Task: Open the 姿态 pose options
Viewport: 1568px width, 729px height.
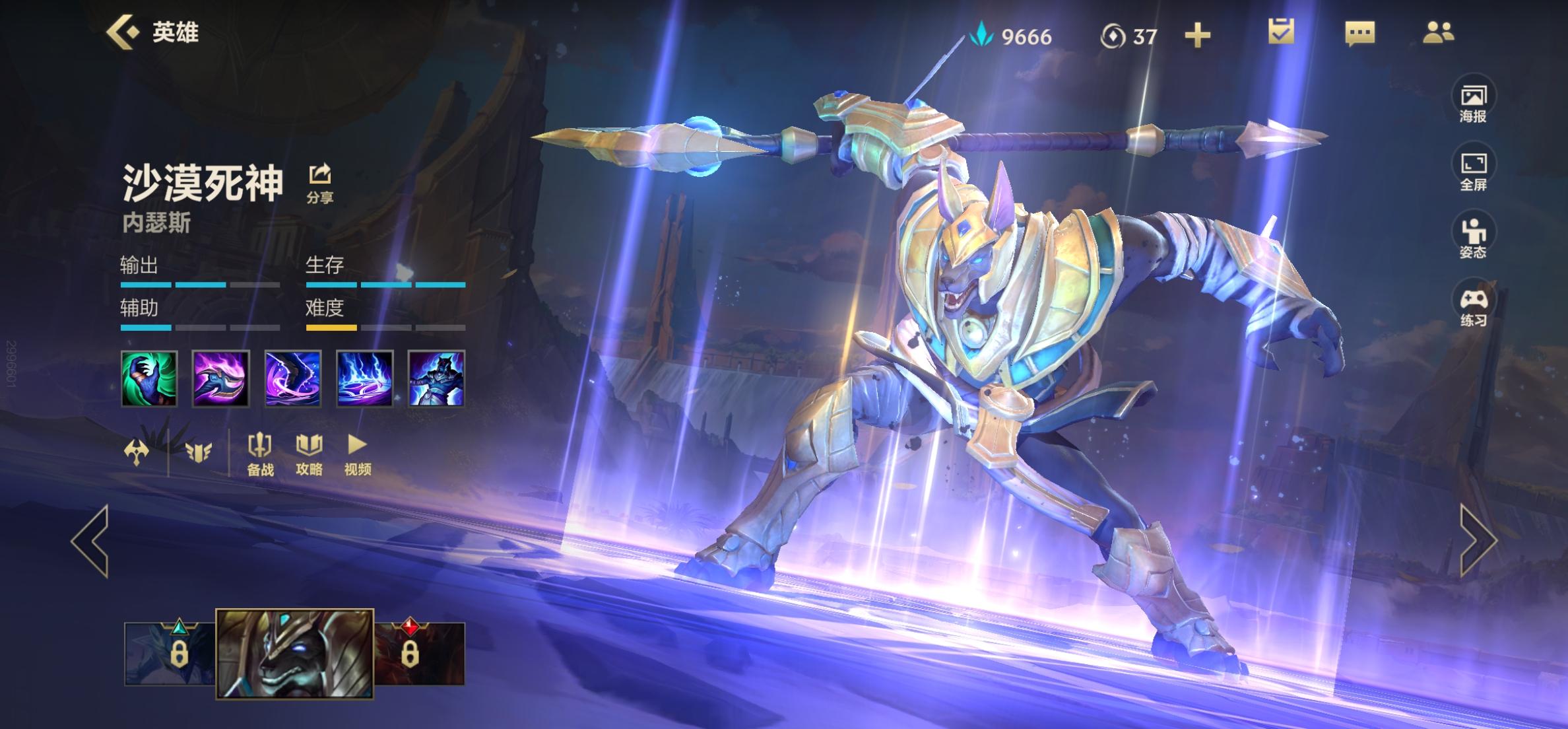Action: (1473, 239)
